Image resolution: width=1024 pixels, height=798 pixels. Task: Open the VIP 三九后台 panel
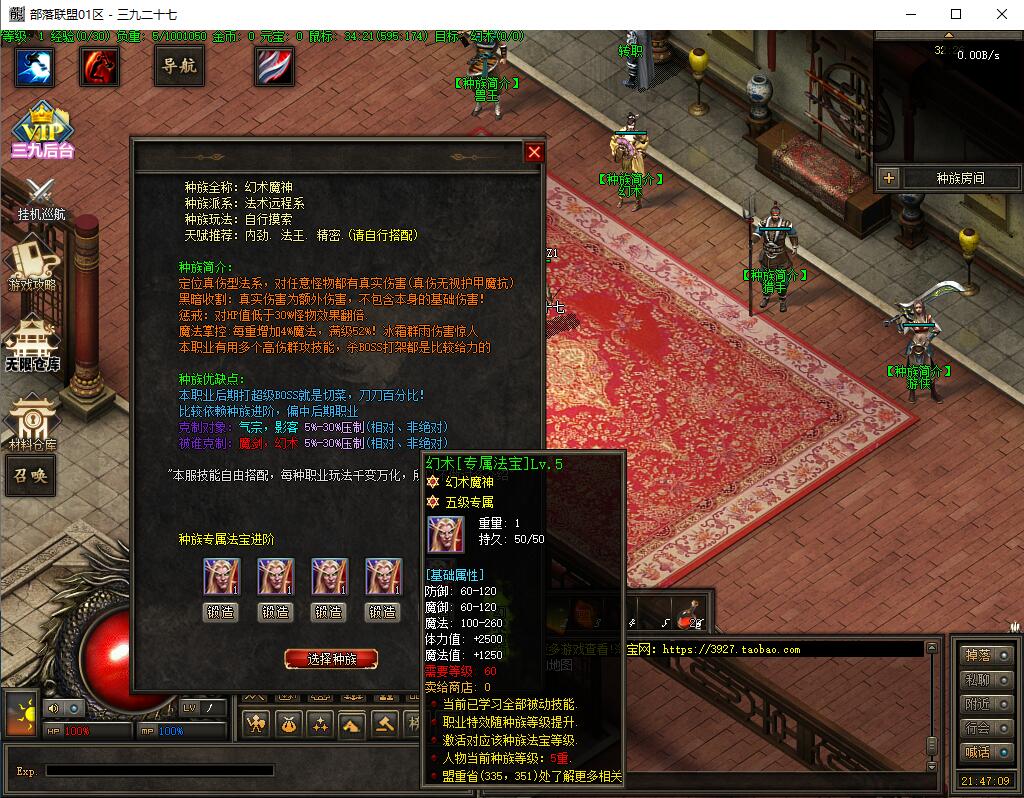(41, 130)
